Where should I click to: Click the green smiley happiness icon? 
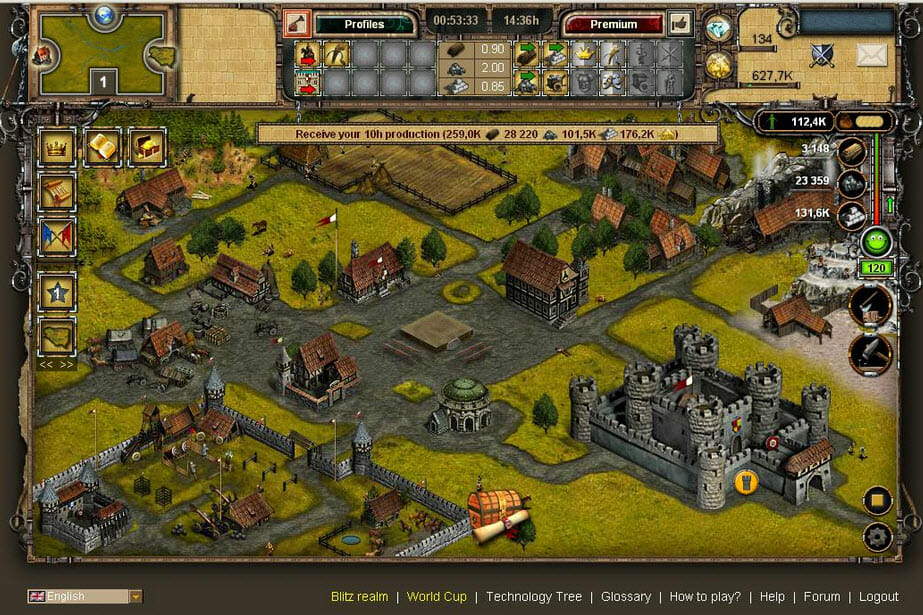coord(876,242)
